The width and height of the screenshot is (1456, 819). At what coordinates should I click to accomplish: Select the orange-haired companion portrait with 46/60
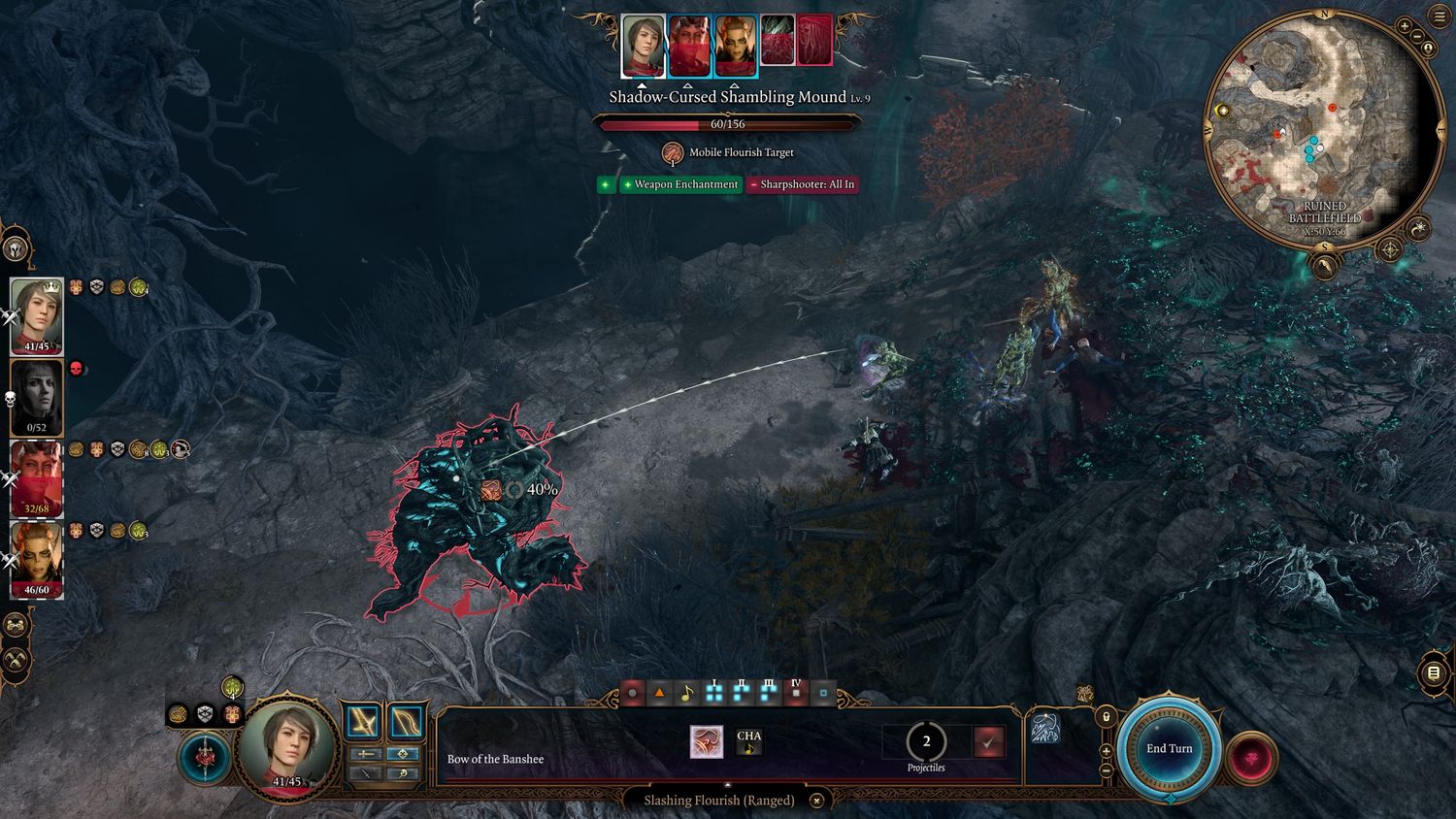point(37,559)
